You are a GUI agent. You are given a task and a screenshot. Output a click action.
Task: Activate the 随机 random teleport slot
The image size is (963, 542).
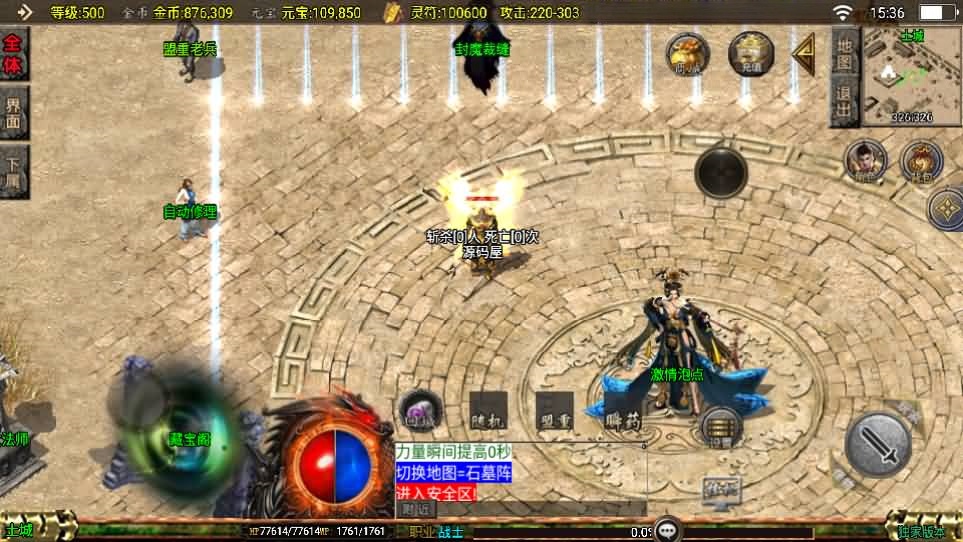(488, 411)
